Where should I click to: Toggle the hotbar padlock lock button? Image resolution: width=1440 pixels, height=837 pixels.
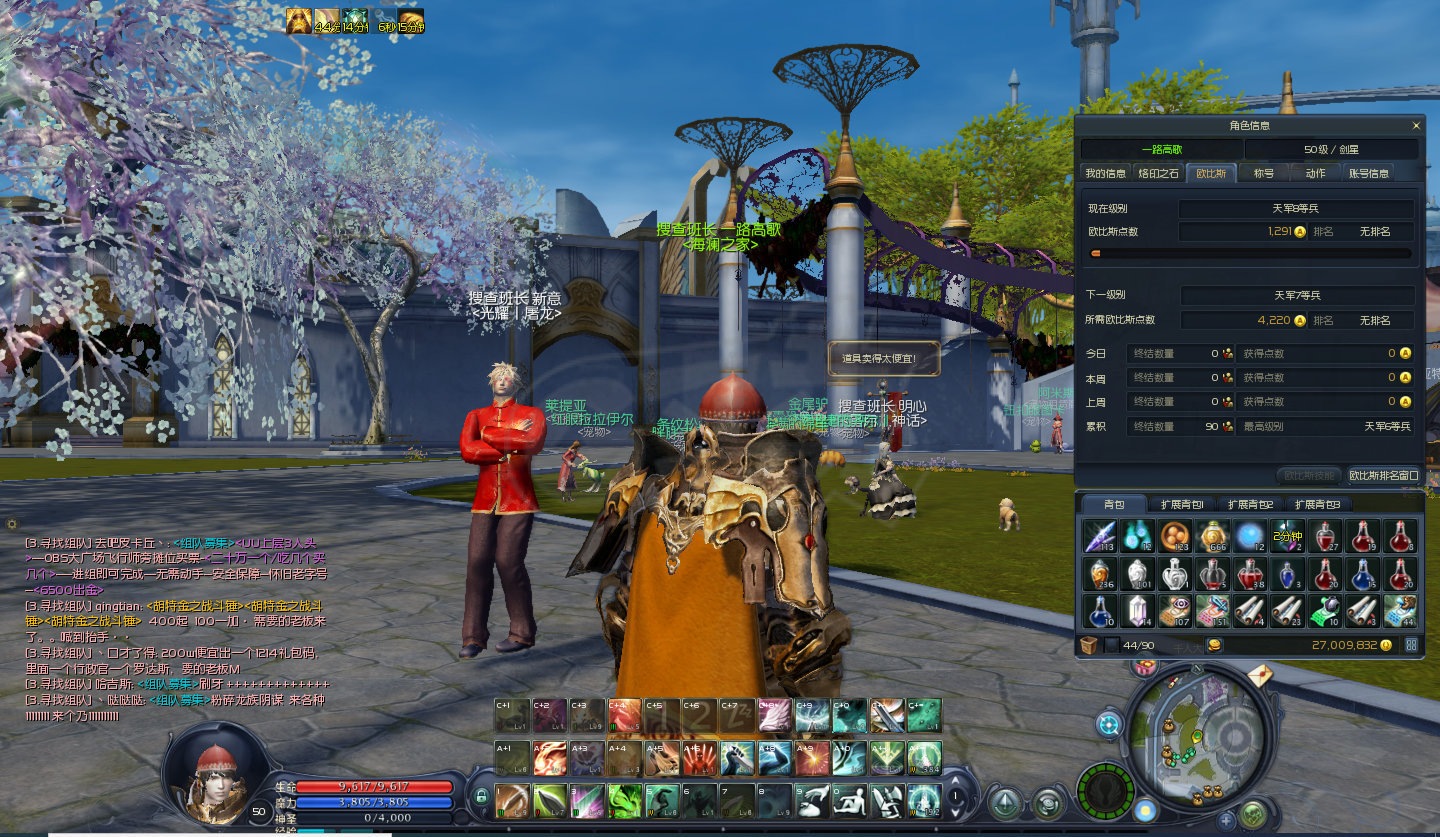point(481,797)
